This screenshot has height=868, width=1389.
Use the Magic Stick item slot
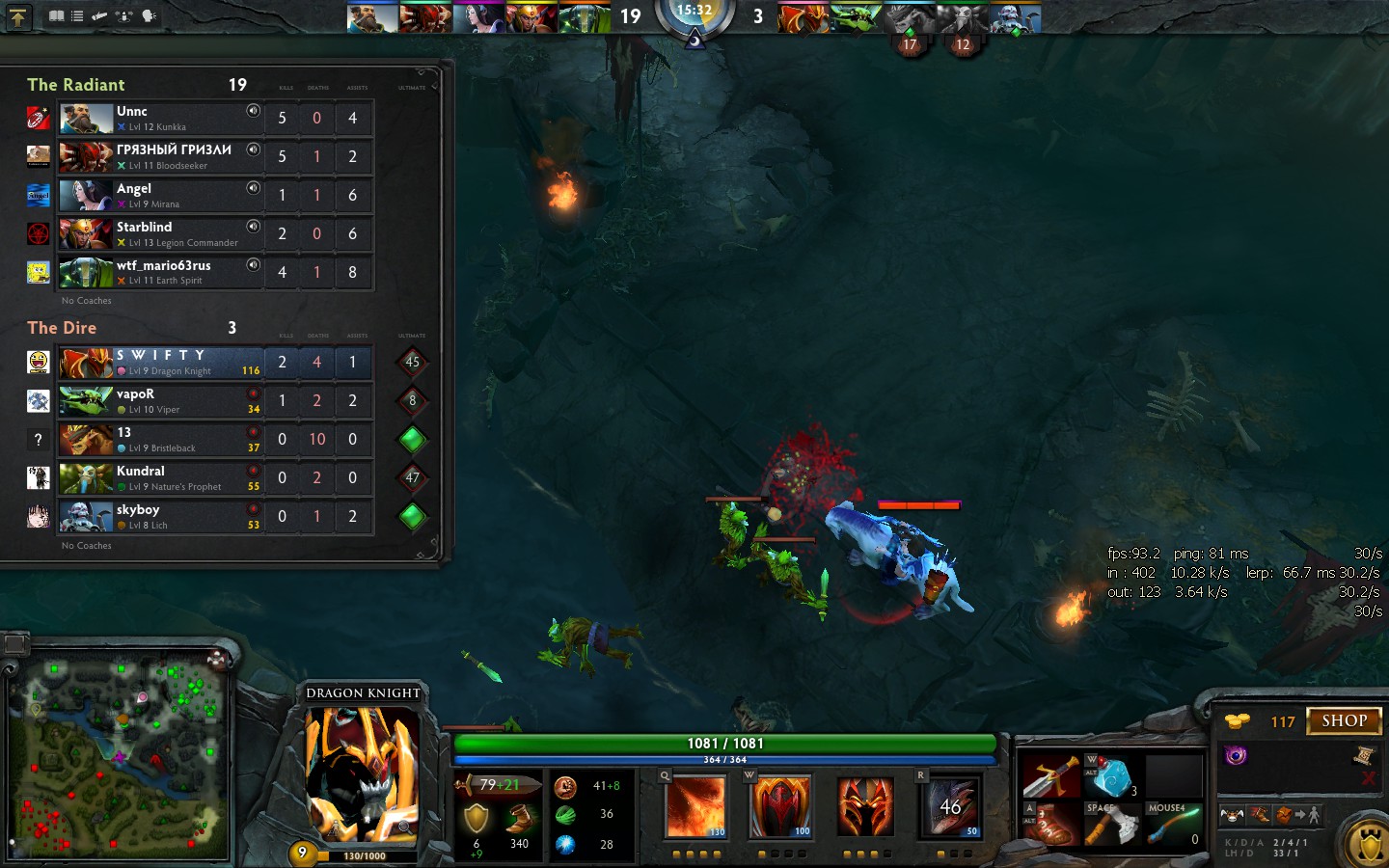click(x=1175, y=826)
